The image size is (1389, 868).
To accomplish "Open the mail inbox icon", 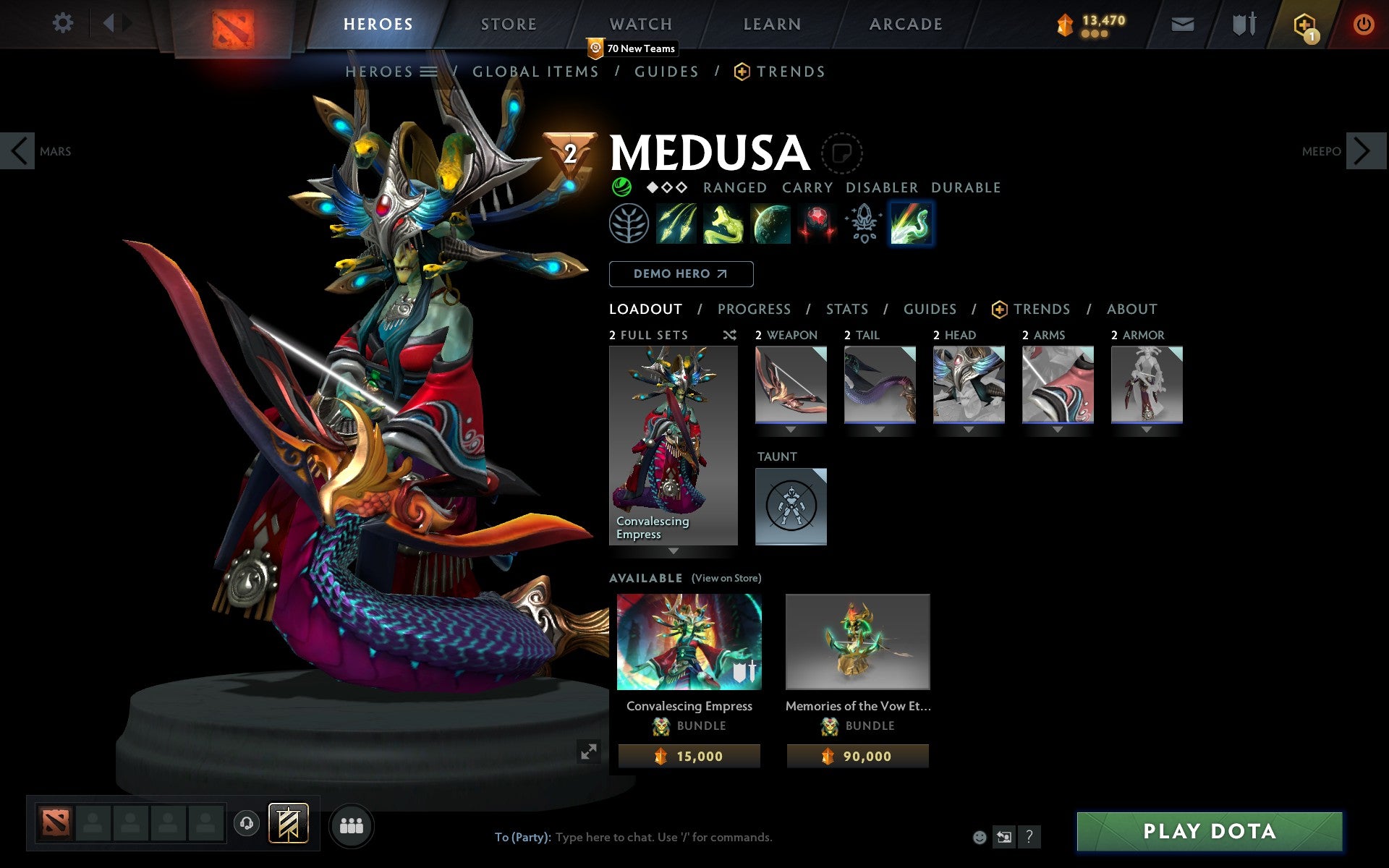I will tap(1182, 24).
